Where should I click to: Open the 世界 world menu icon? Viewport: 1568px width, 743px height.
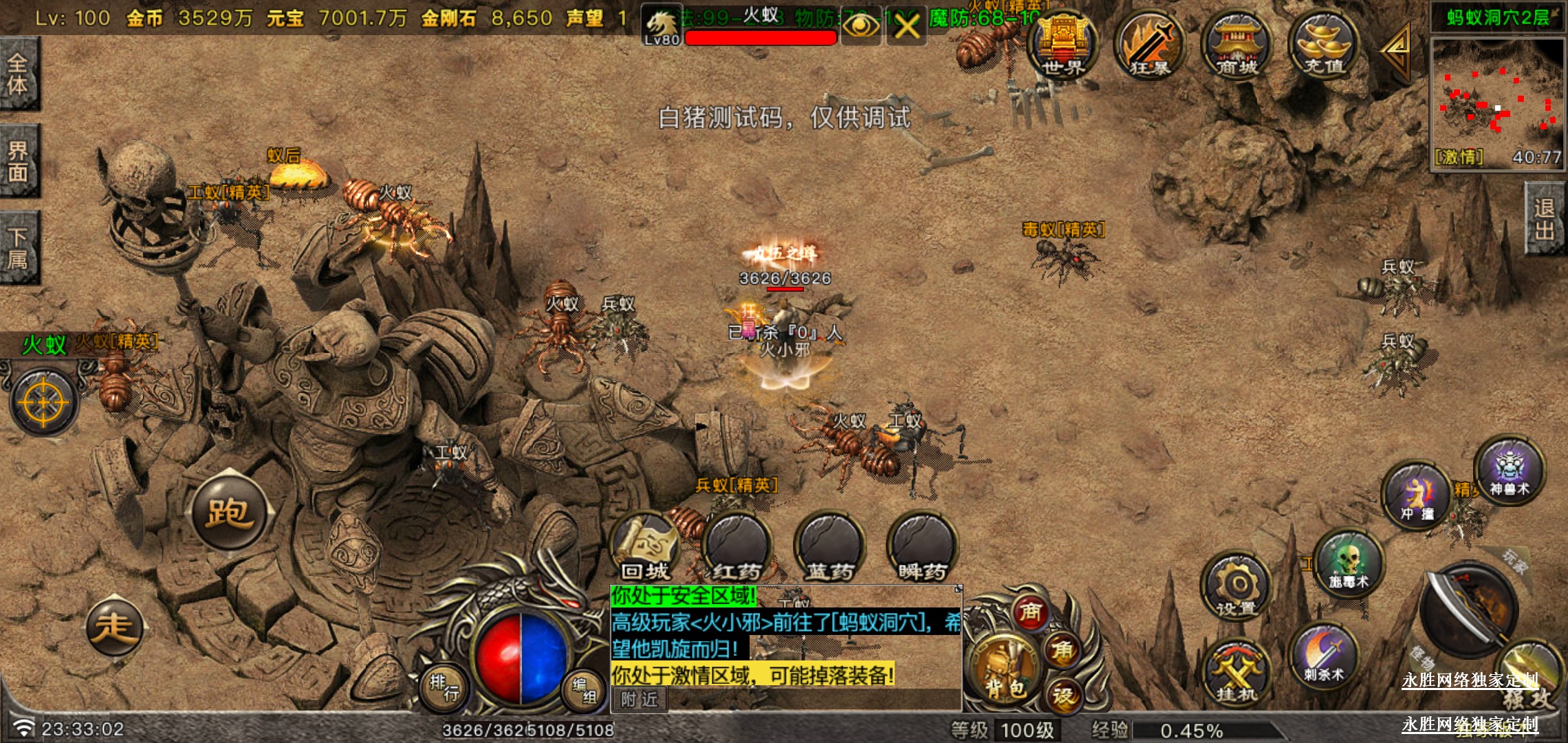click(x=1062, y=45)
